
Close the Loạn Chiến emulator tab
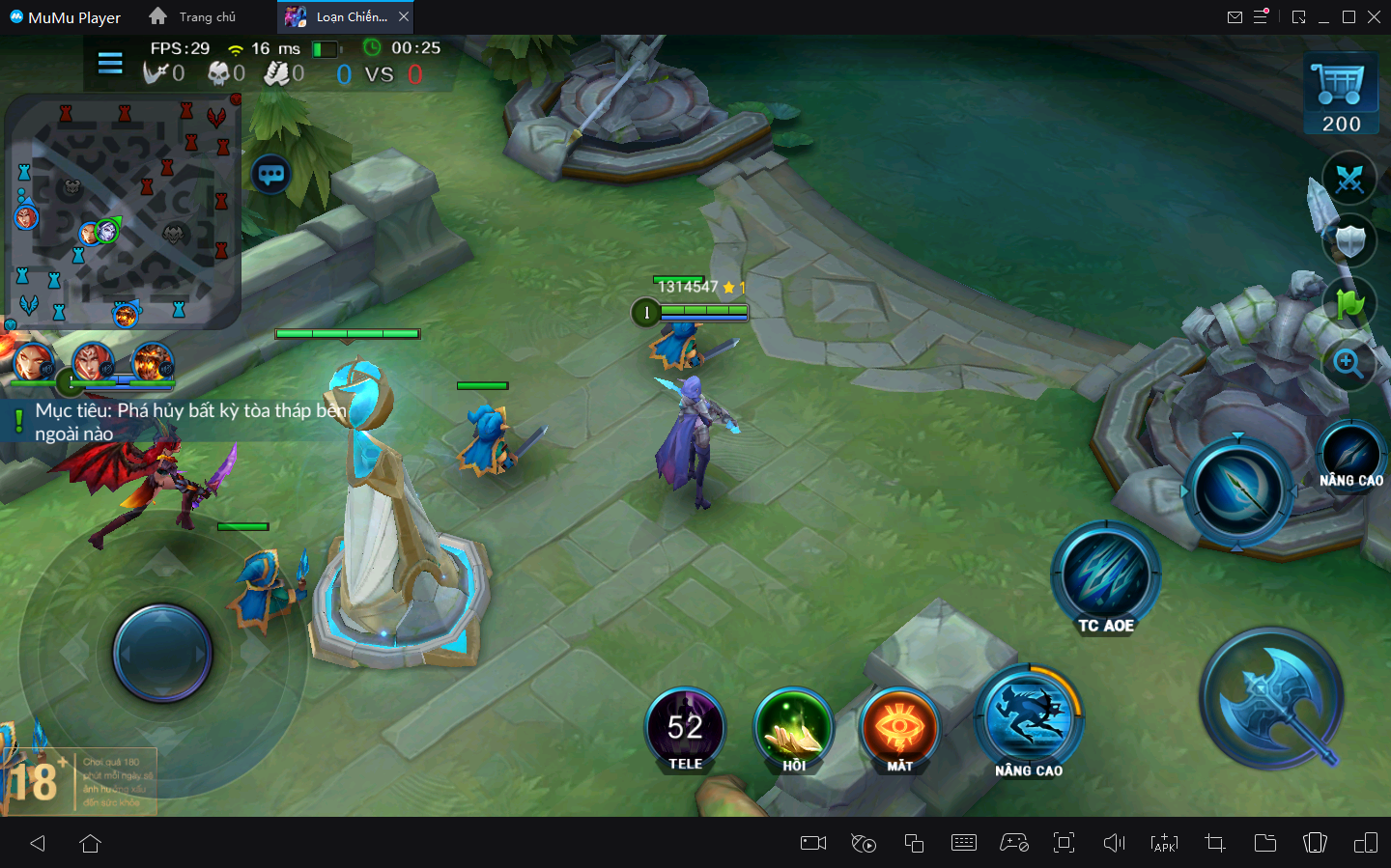point(404,17)
